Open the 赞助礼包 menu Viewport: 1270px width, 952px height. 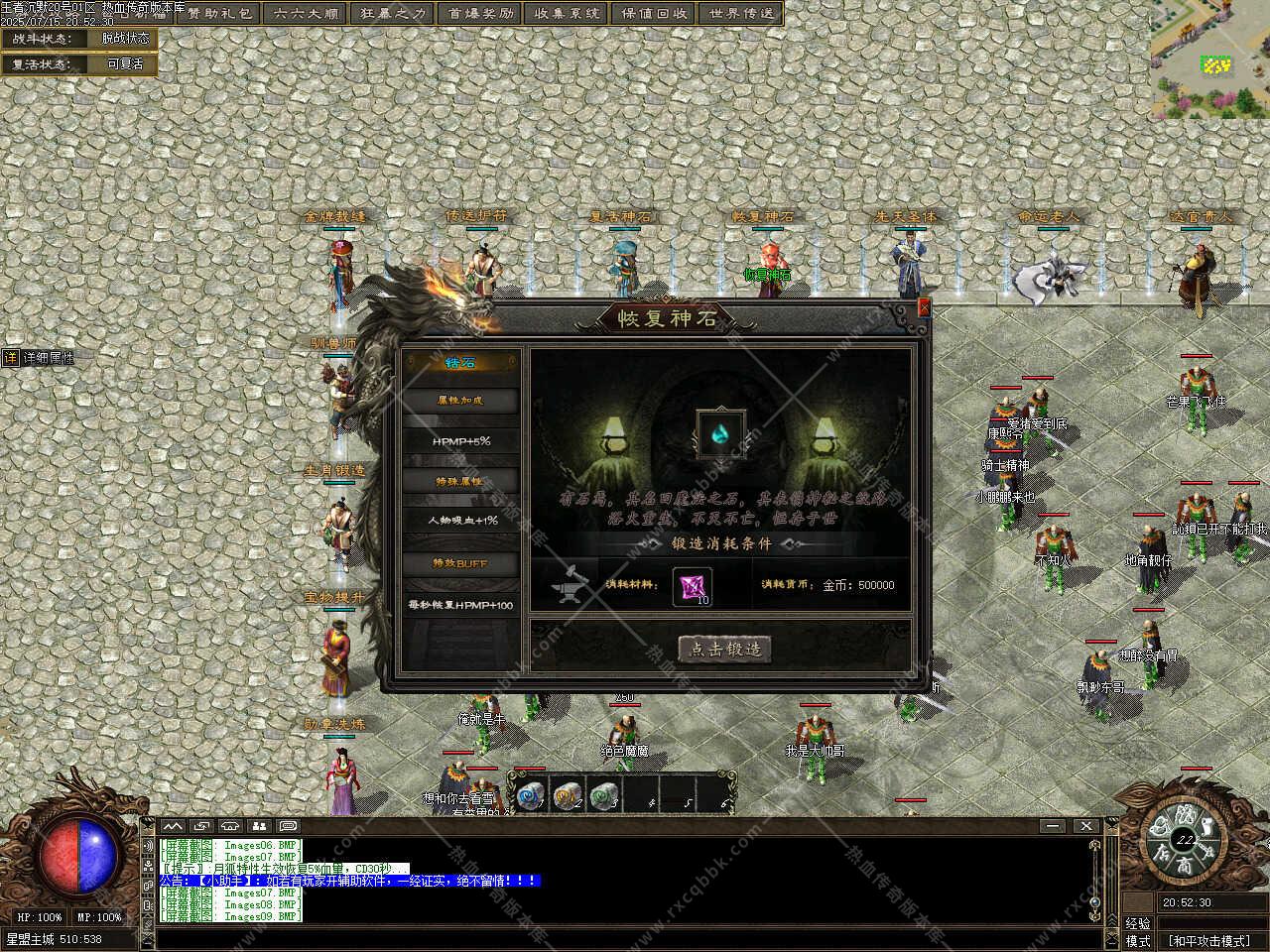pos(221,13)
